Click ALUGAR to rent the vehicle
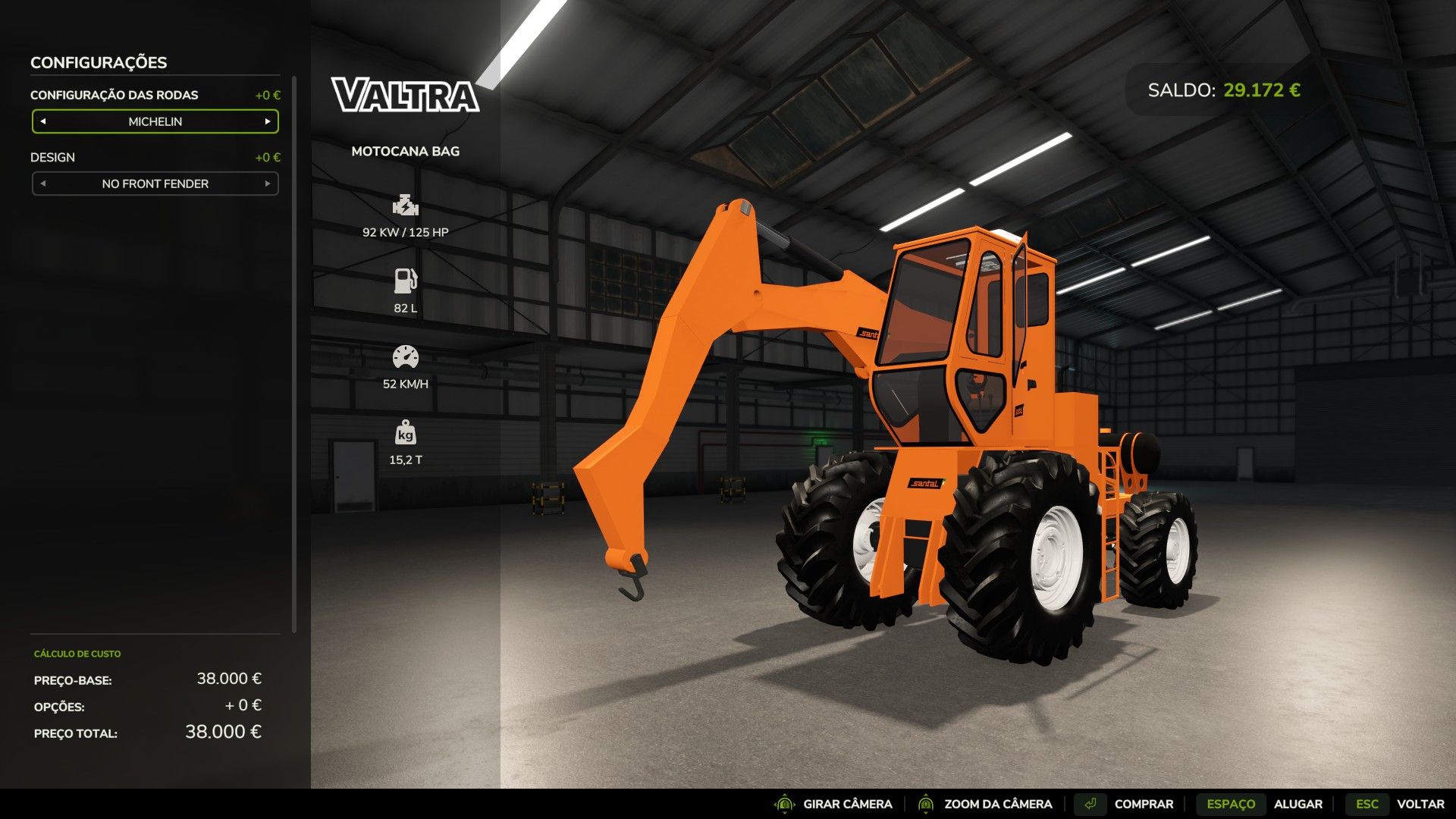The width and height of the screenshot is (1456, 819). (x=1299, y=803)
